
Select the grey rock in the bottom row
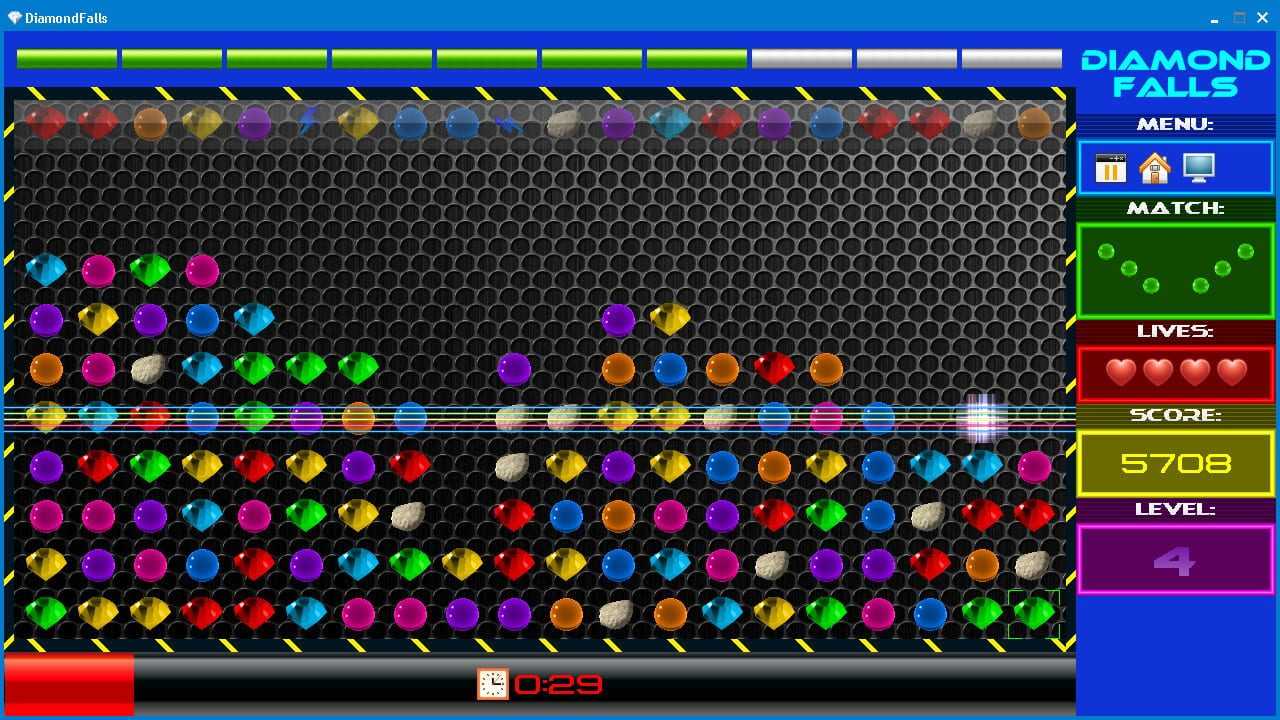coord(617,613)
